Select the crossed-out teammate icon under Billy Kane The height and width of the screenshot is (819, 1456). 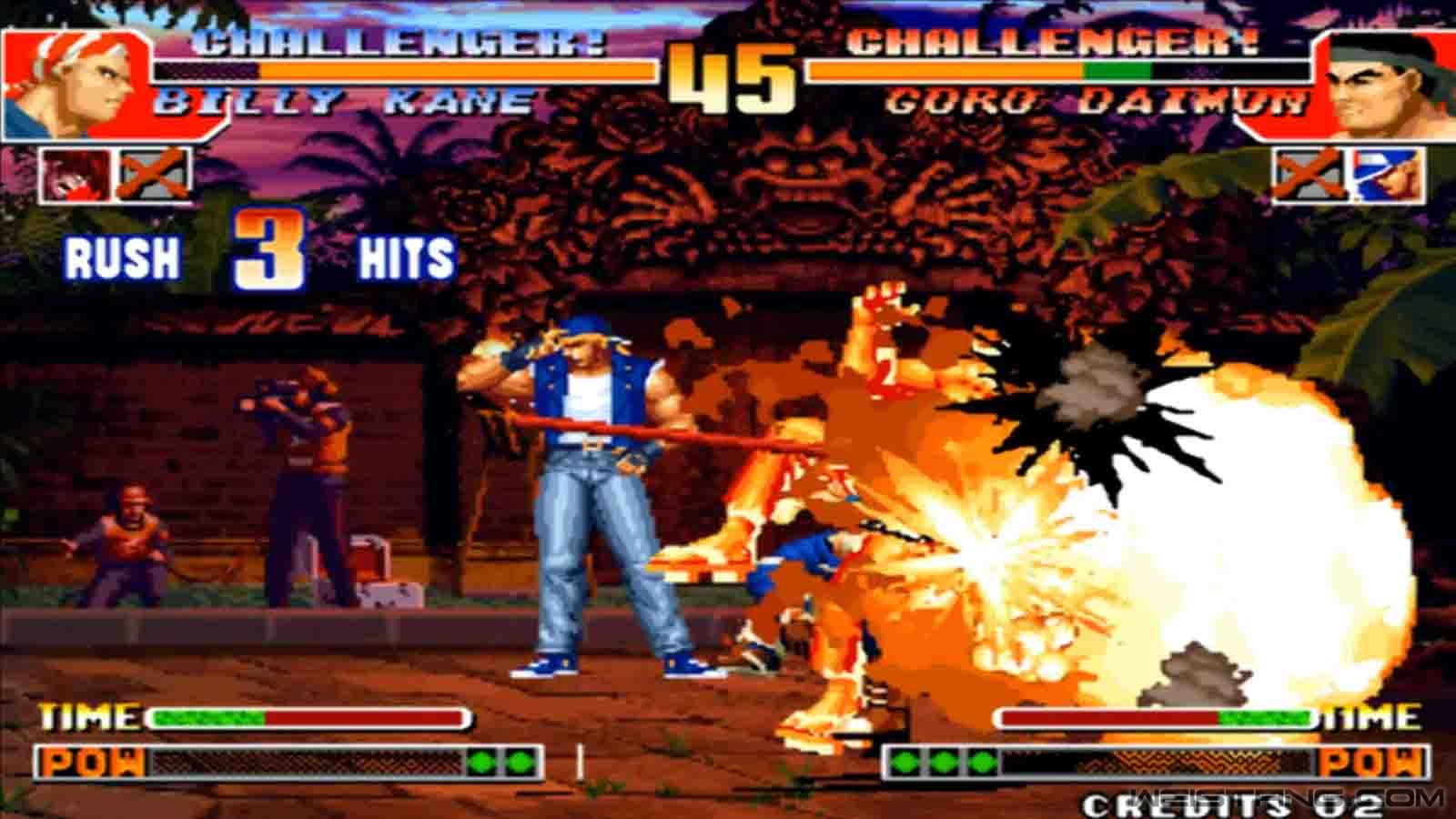pyautogui.click(x=155, y=175)
